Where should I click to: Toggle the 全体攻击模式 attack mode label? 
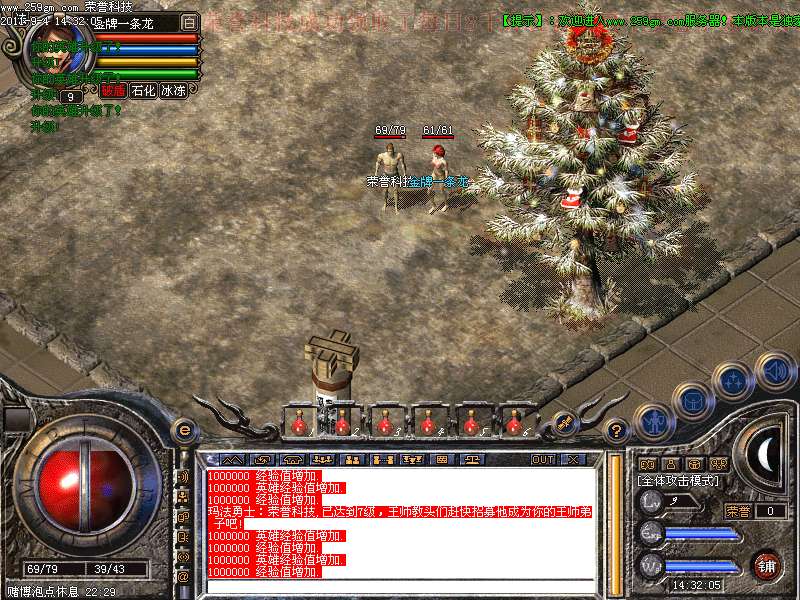680,481
